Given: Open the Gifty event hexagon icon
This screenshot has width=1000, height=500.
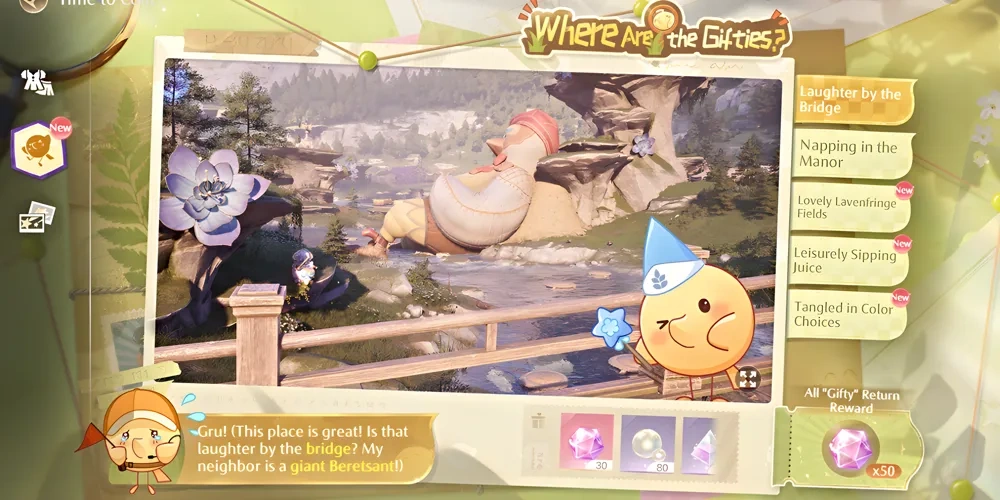Looking at the screenshot, I should [38, 149].
